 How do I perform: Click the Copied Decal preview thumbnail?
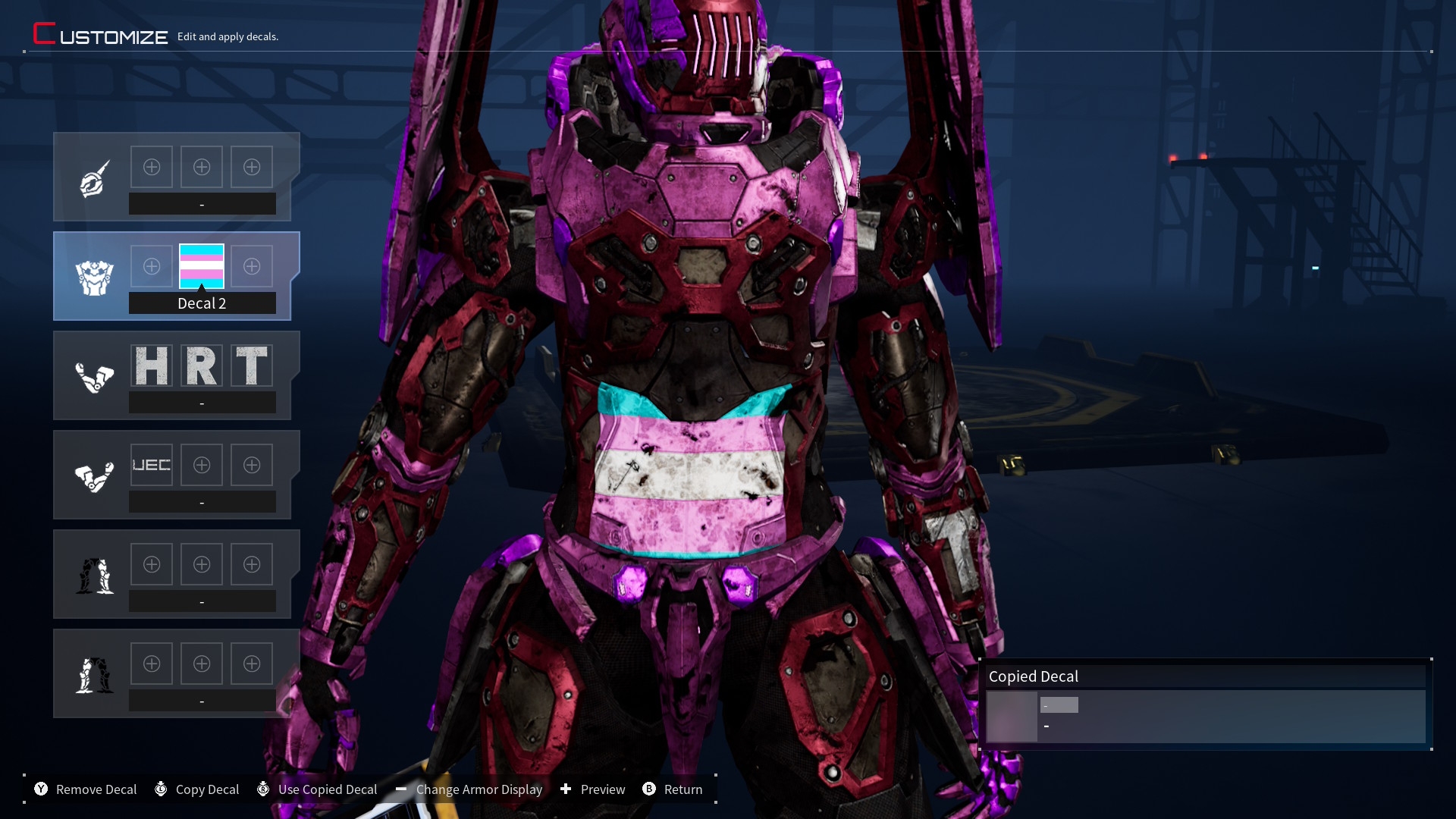click(1012, 717)
